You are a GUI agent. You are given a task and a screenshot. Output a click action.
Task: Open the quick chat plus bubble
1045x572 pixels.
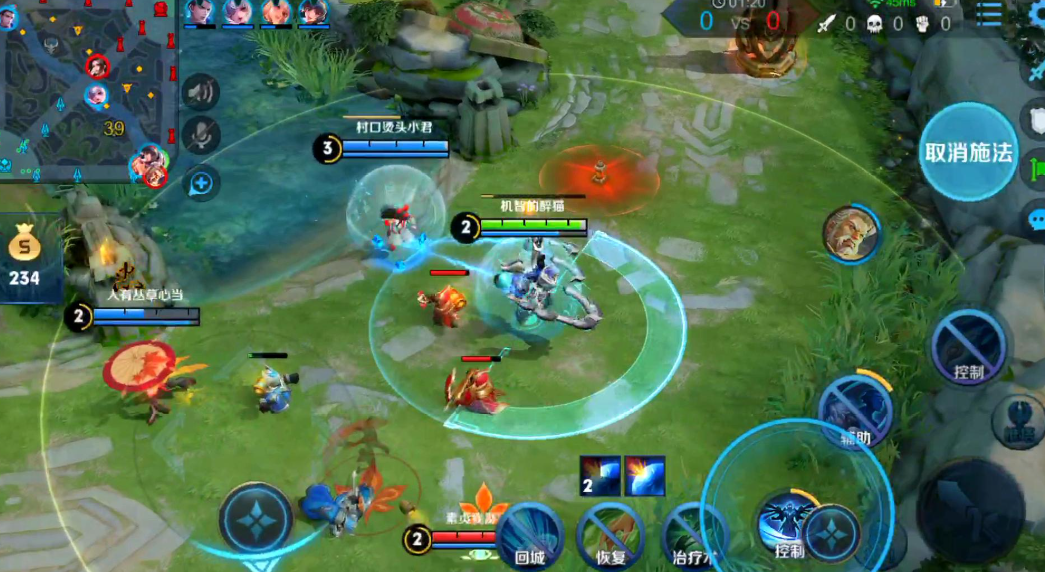[x=201, y=182]
